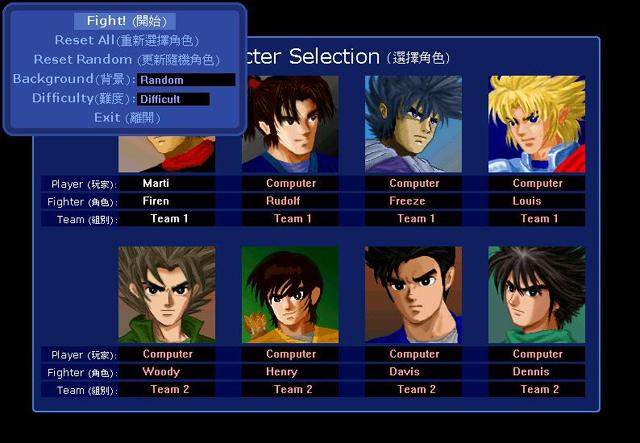The height and width of the screenshot is (443, 640).
Task: Click the Team 1 field under Firen
Action: (x=167, y=219)
